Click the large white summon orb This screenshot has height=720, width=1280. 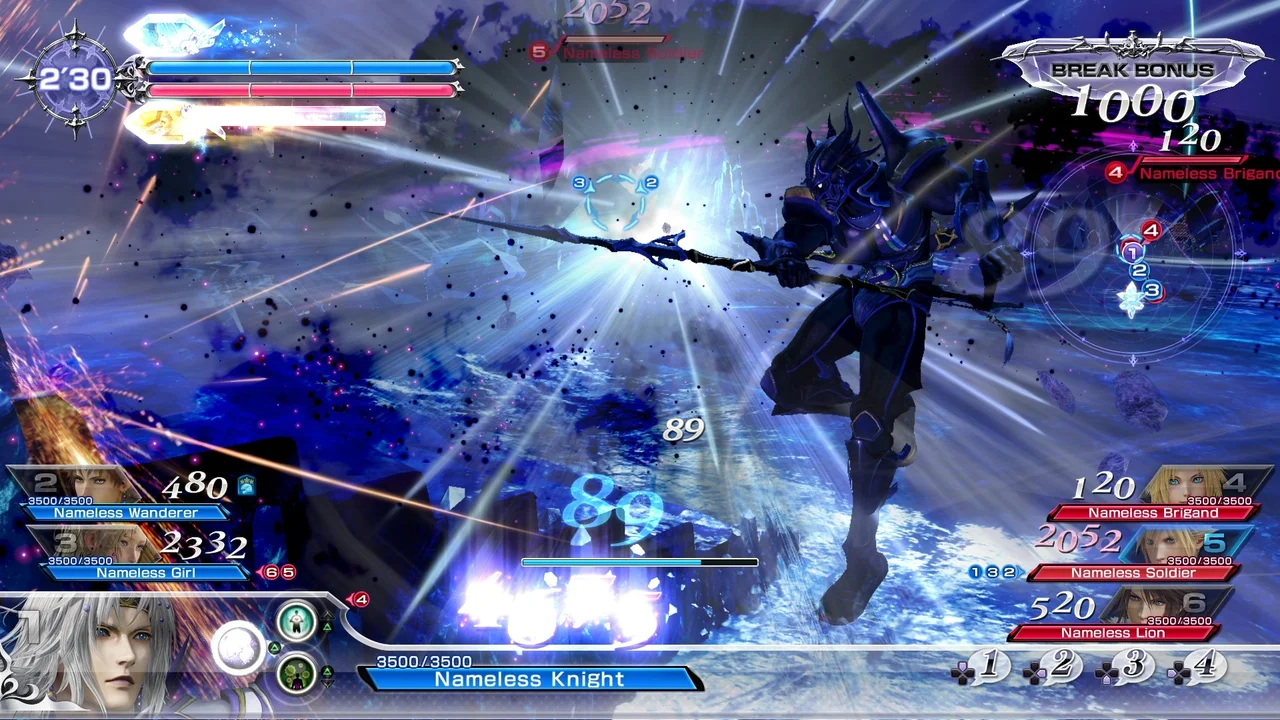[x=239, y=646]
